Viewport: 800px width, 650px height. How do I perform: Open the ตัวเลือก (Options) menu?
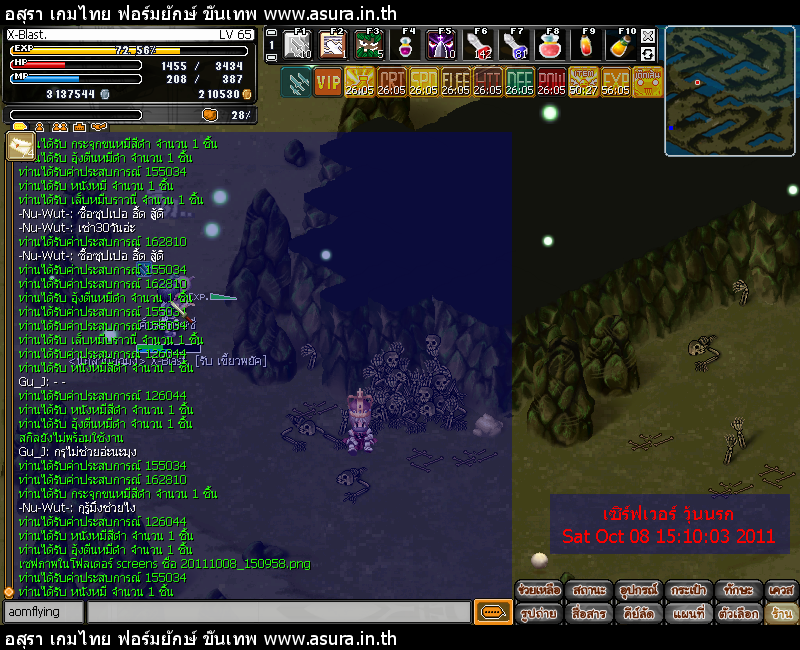click(x=738, y=612)
